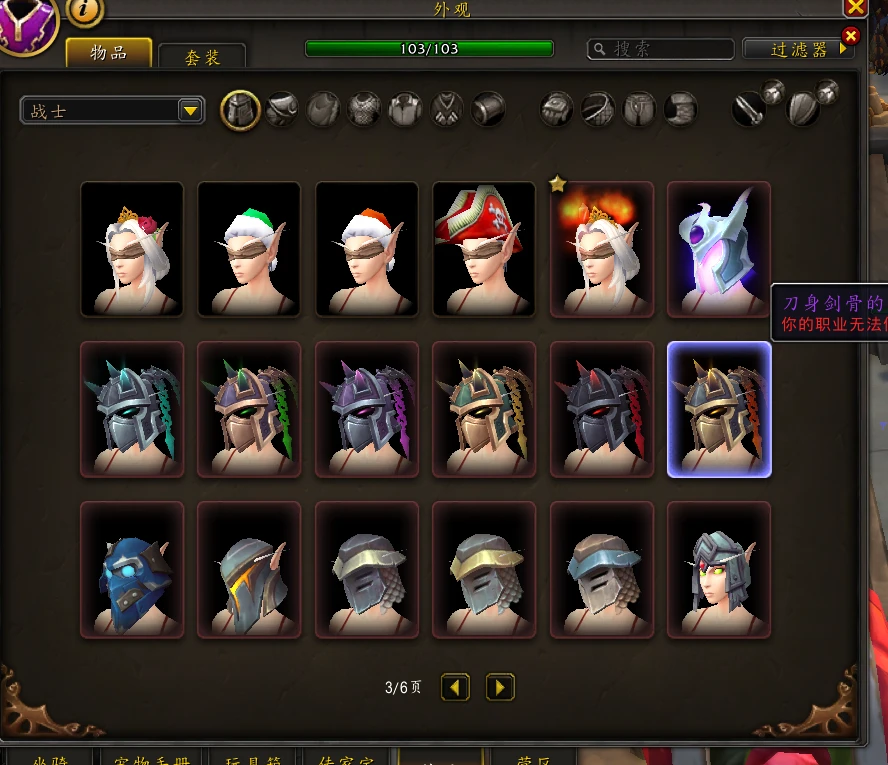The height and width of the screenshot is (765, 888).
Task: Open the 过滤器 filter menu
Action: (799, 49)
